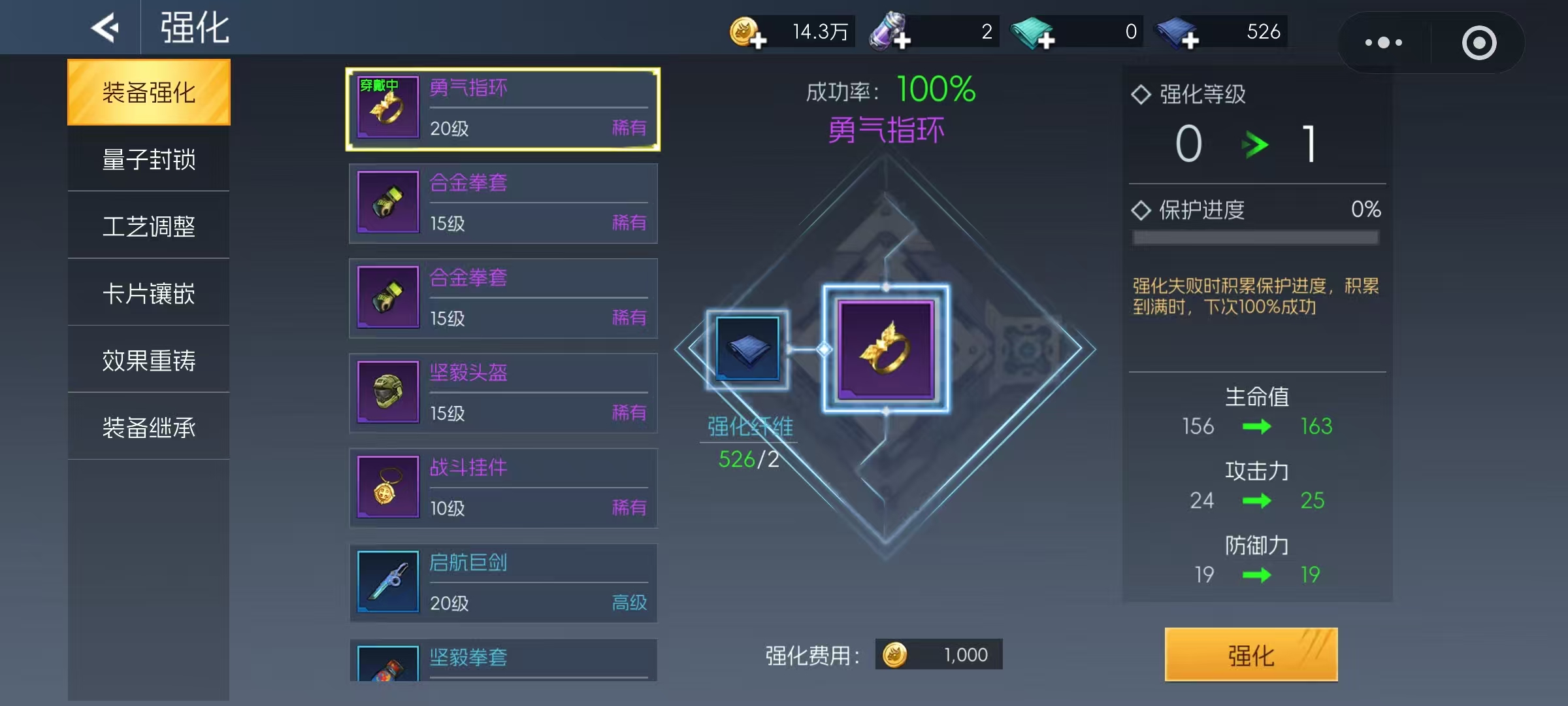Switch to the 量子封锁 tab

coord(148,159)
